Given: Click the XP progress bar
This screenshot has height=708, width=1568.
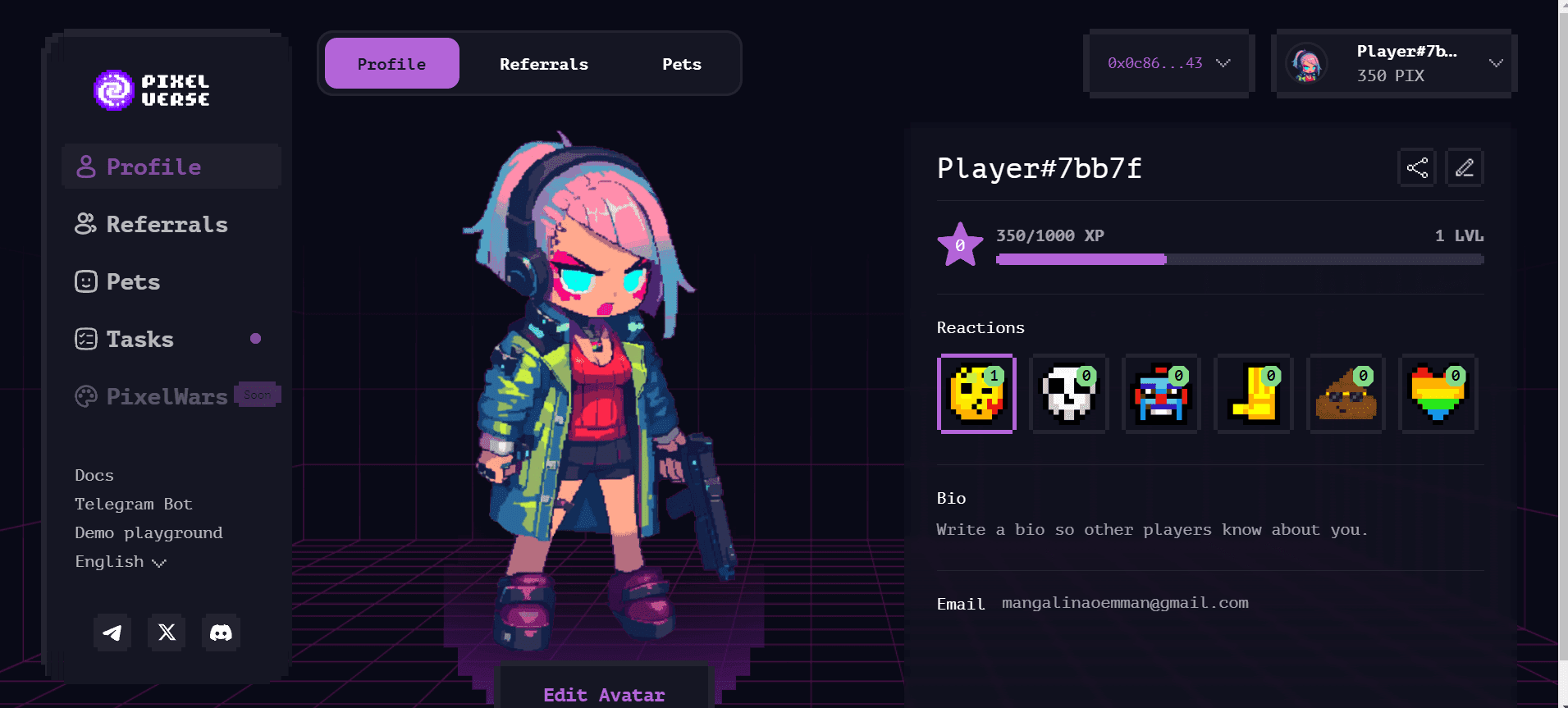Looking at the screenshot, I should (x=1239, y=259).
